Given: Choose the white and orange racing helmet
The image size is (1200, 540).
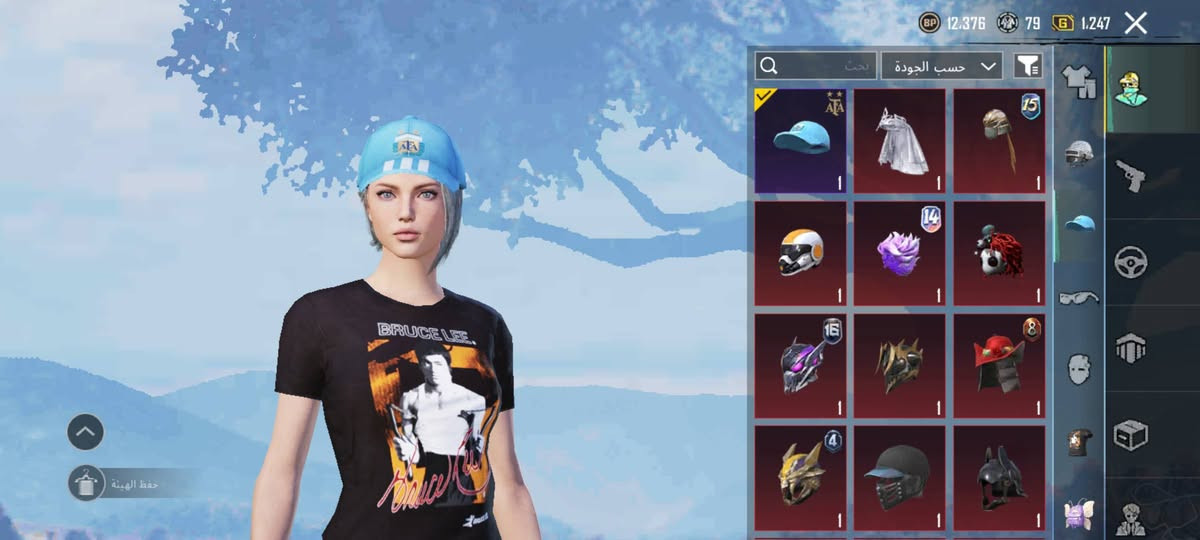Looking at the screenshot, I should pyautogui.click(x=800, y=253).
